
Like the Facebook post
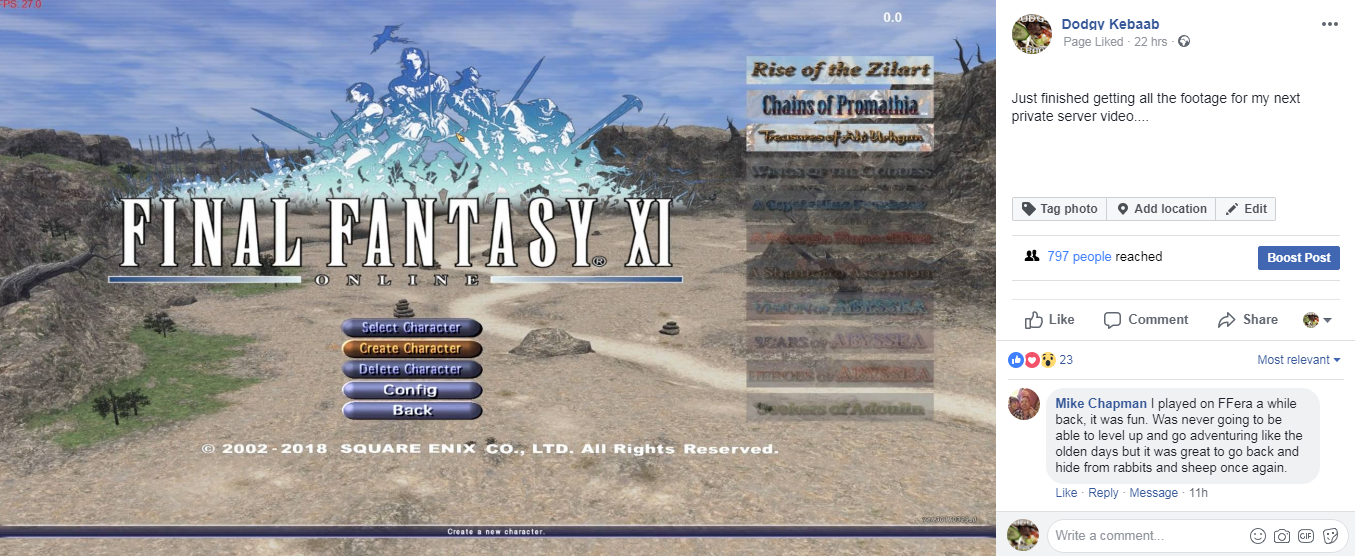1050,320
